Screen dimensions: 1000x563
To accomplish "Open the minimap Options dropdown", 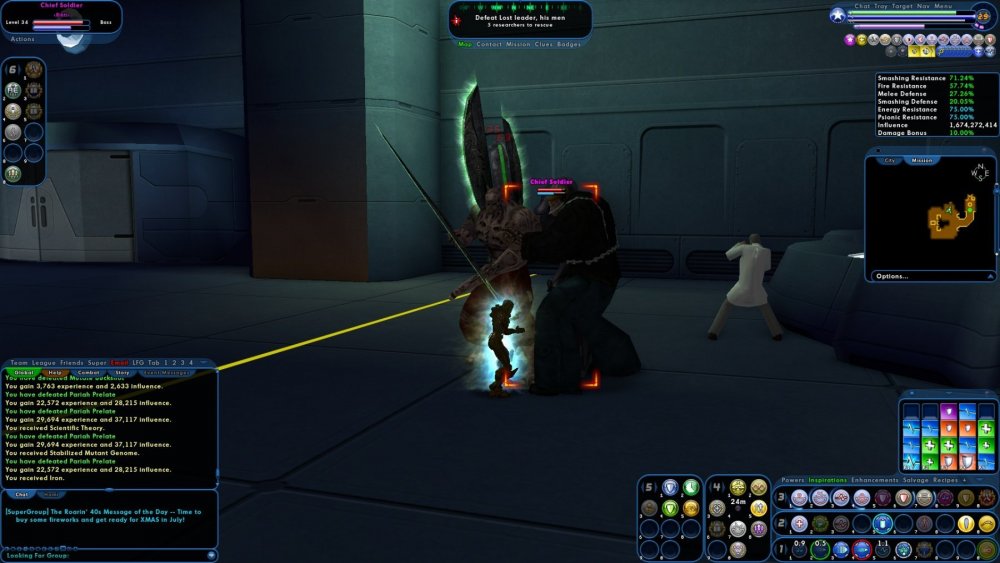I will (892, 276).
